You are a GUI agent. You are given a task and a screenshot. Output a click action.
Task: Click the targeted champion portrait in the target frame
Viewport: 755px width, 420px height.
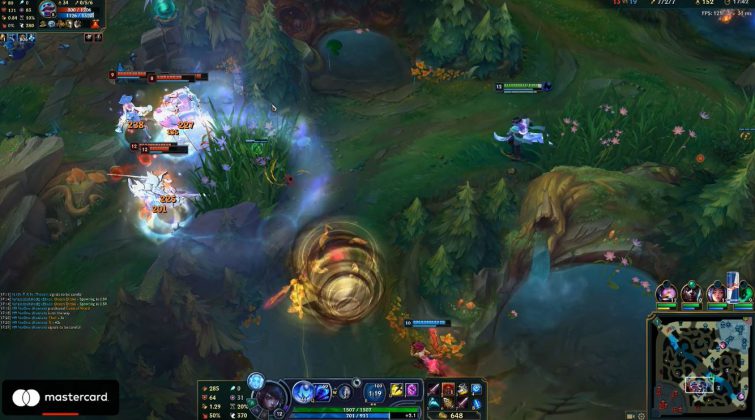click(x=48, y=10)
